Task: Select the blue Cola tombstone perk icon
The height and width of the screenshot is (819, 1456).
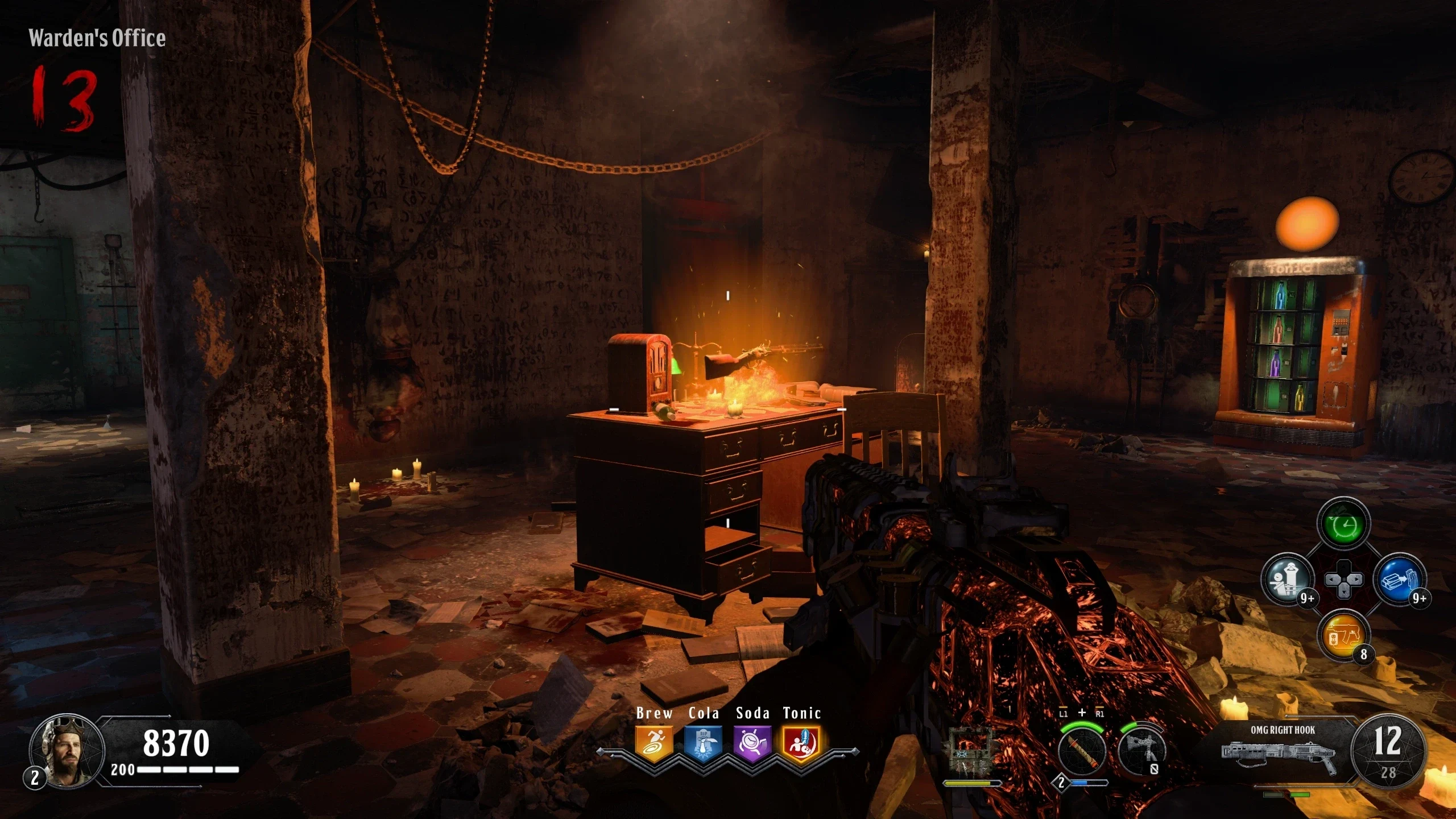Action: 703,743
